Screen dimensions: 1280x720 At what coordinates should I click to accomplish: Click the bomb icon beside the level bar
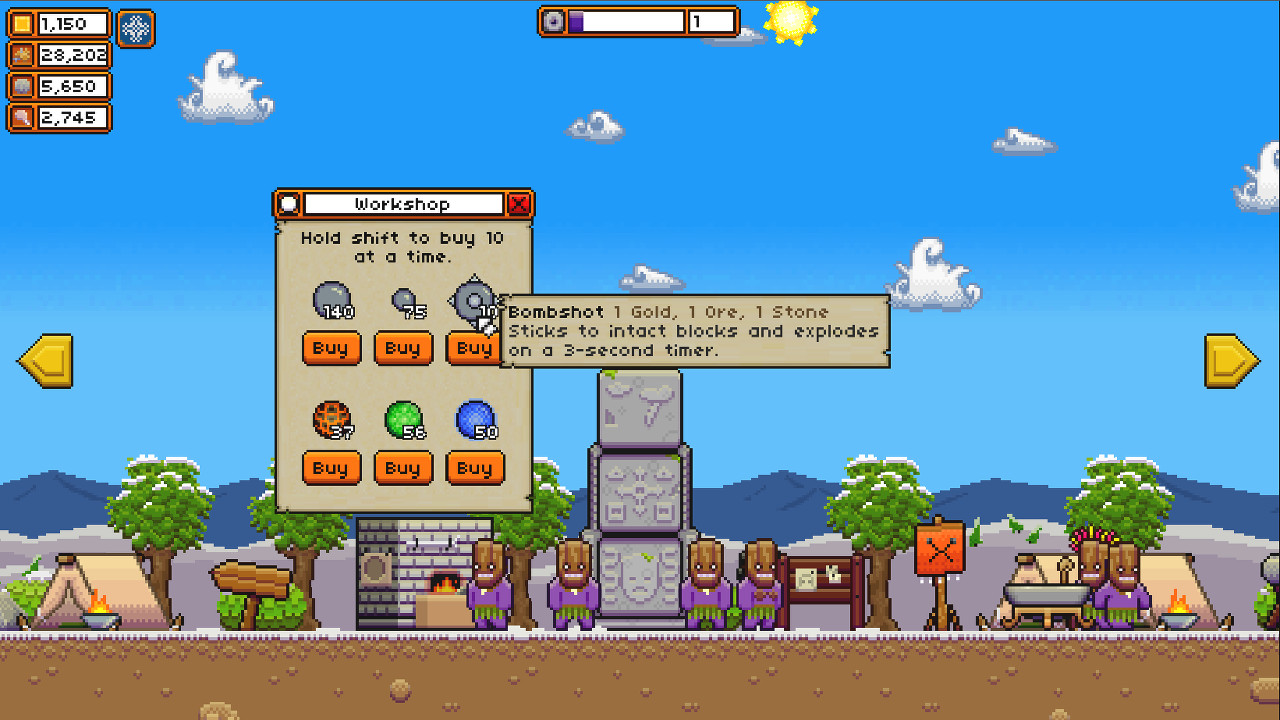tap(551, 21)
